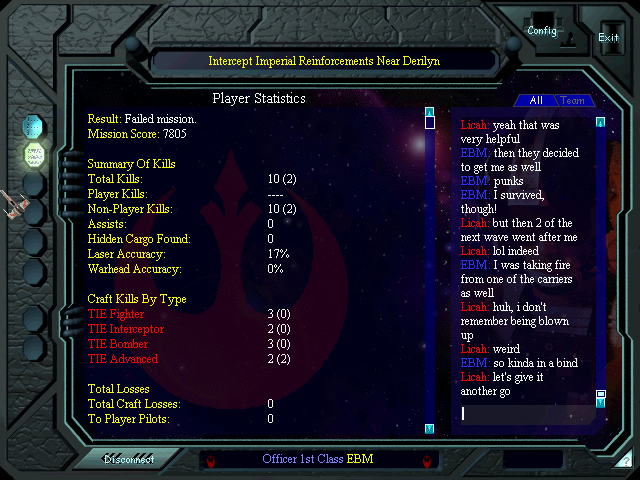Switch to the Team chat tab
The width and height of the screenshot is (640, 480).
(x=573, y=101)
